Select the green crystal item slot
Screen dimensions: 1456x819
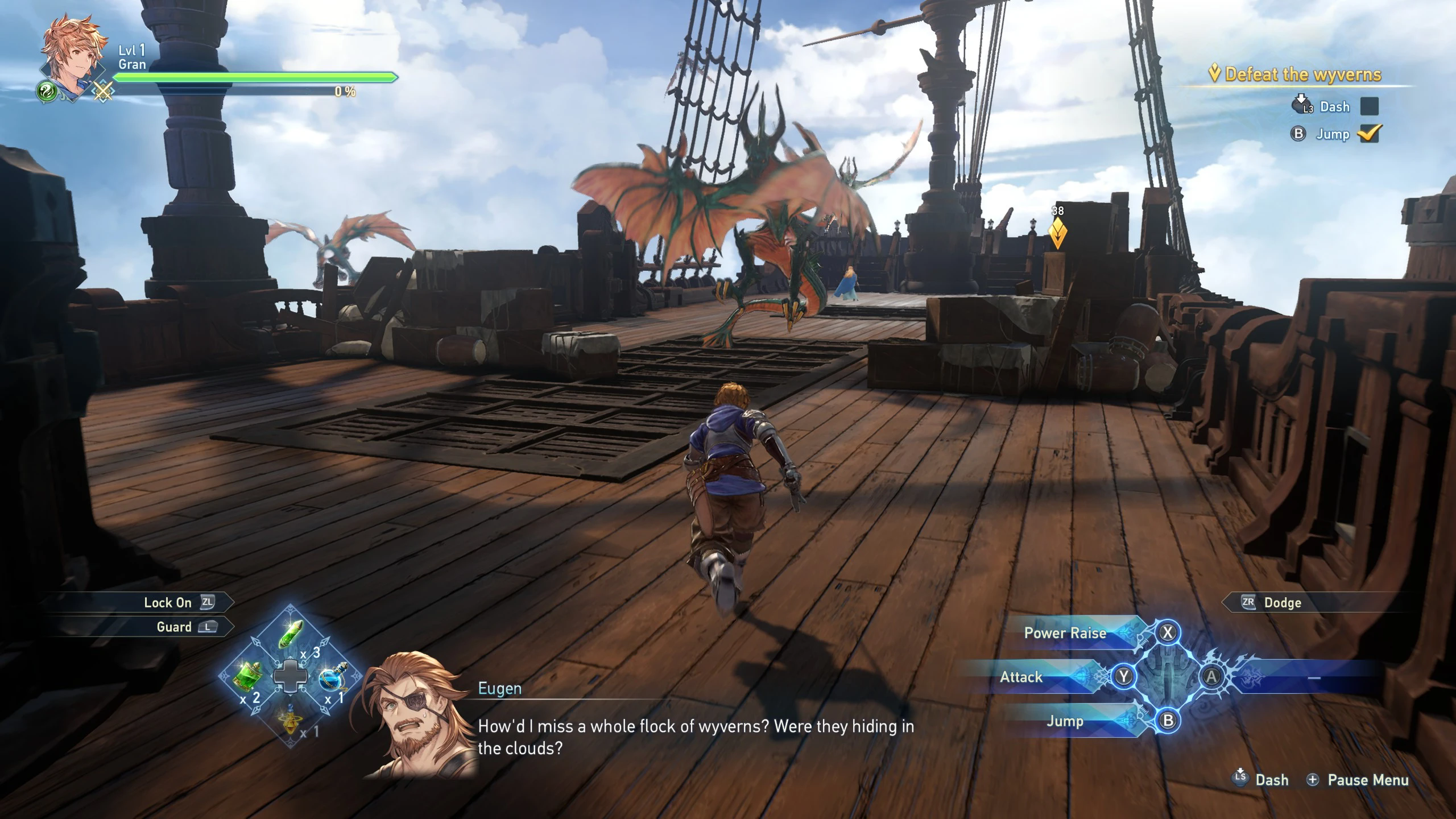[x=291, y=634]
